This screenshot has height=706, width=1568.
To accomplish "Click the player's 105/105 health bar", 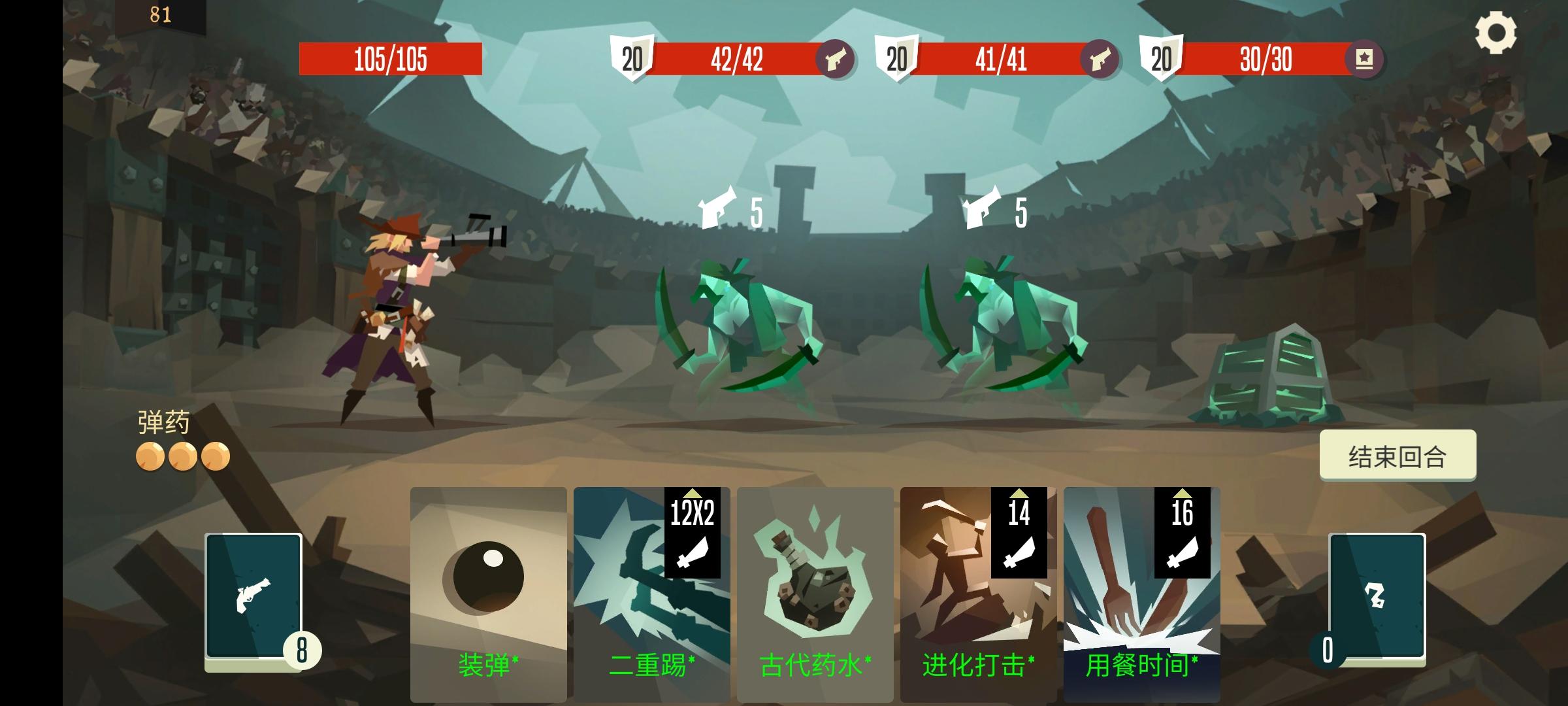I will pos(391,58).
